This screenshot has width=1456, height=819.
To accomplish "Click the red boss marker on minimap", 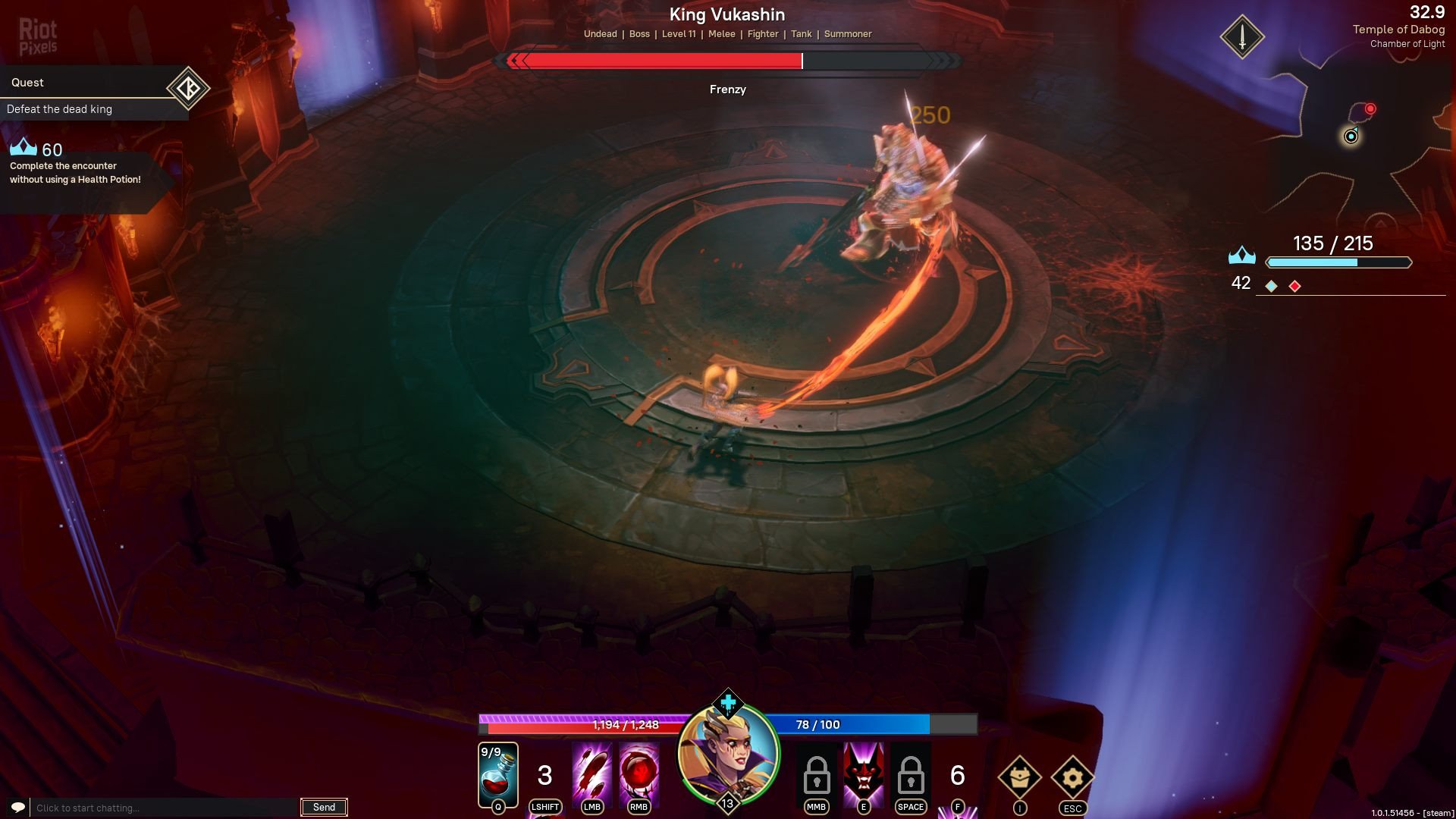I will pyautogui.click(x=1370, y=109).
